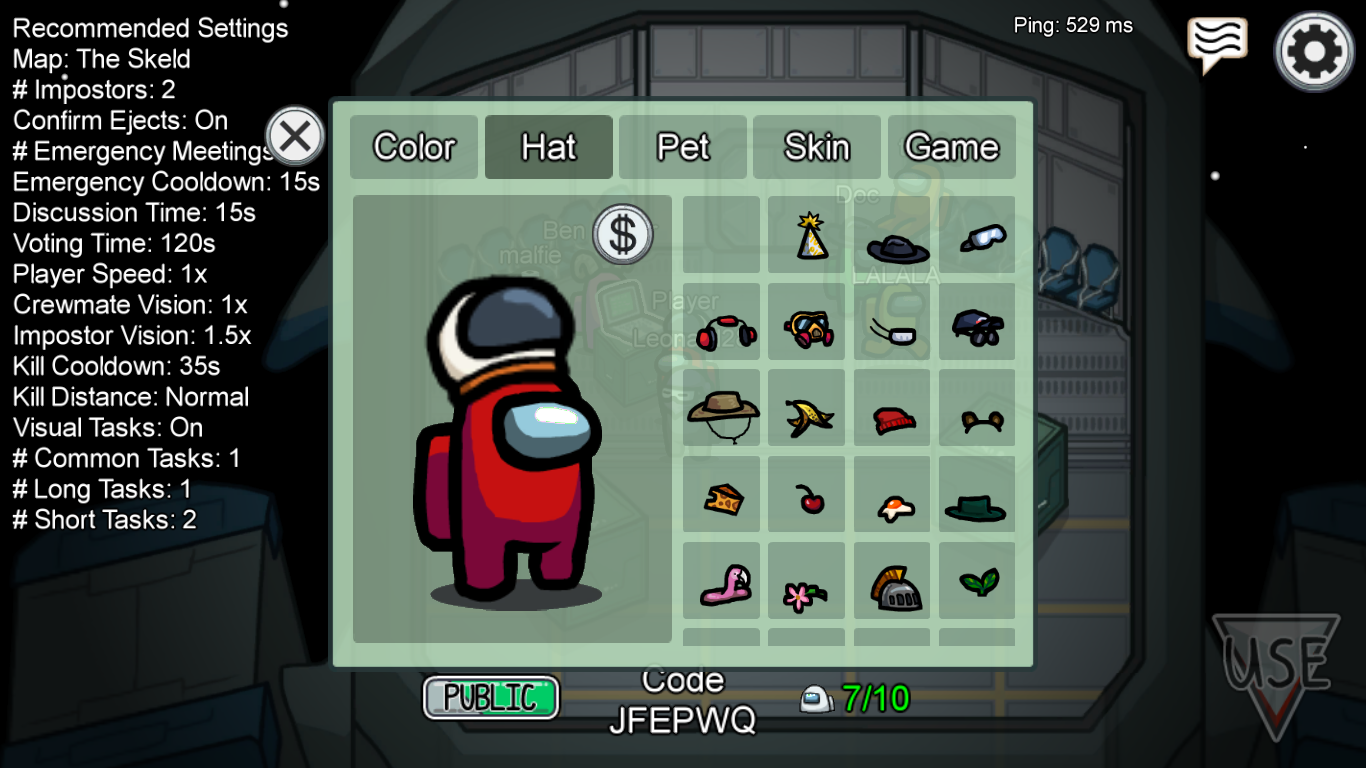Equip the wide-brimmed black hat

pos(892,240)
